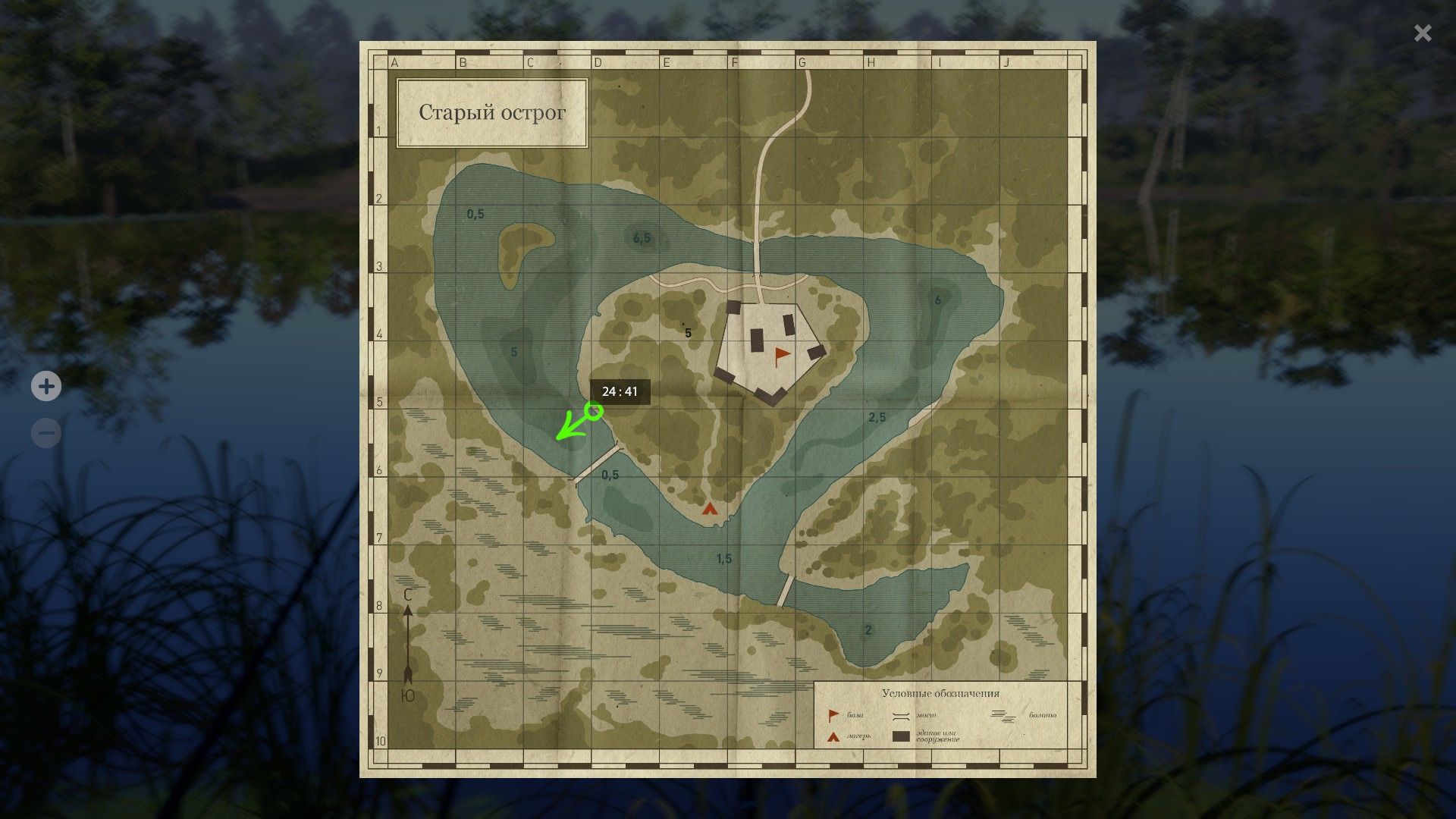Viewport: 1456px width, 819px height.
Task: Click the grid column label J
Action: 1006,63
